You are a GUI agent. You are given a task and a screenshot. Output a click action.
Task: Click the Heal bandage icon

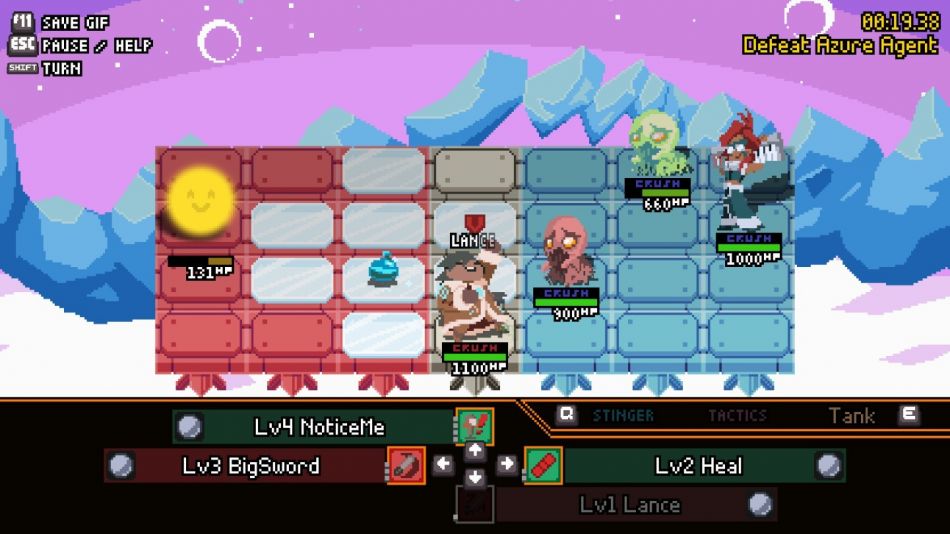tap(543, 465)
